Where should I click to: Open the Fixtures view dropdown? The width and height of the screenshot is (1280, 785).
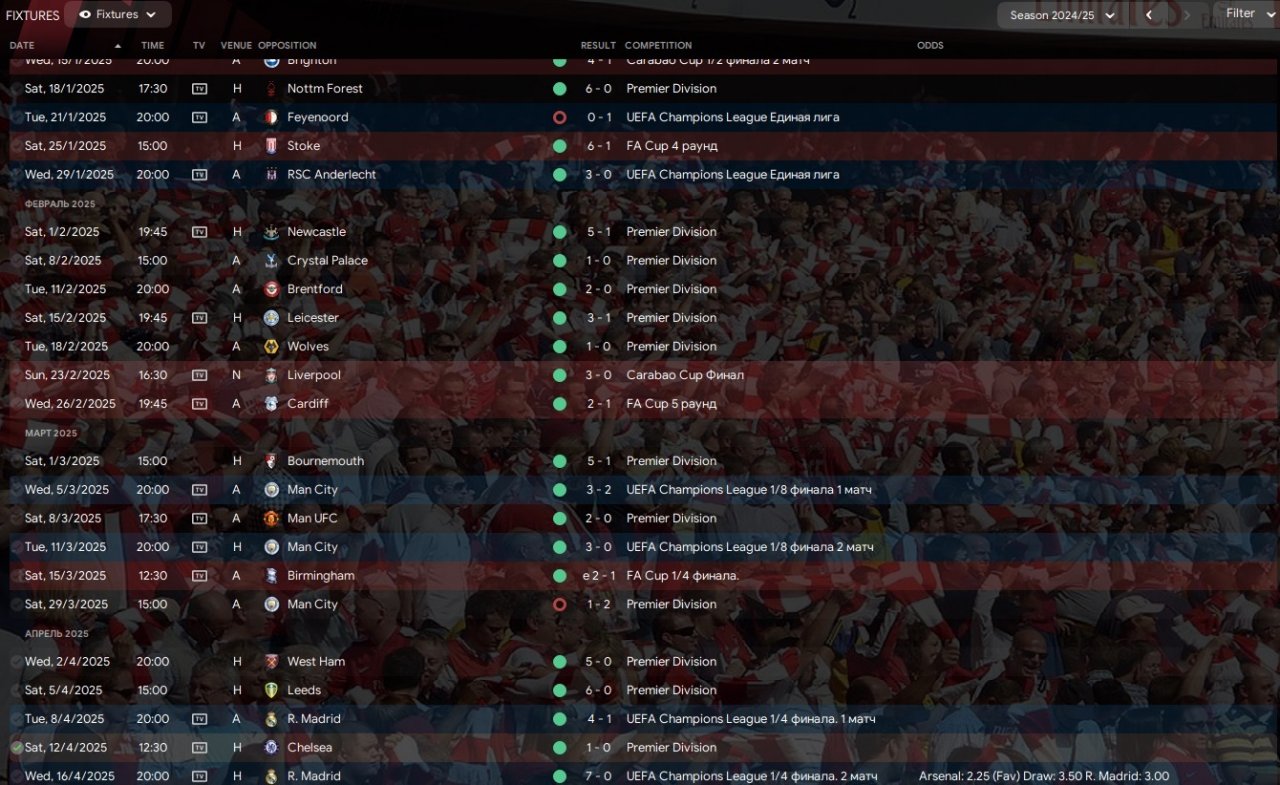118,15
